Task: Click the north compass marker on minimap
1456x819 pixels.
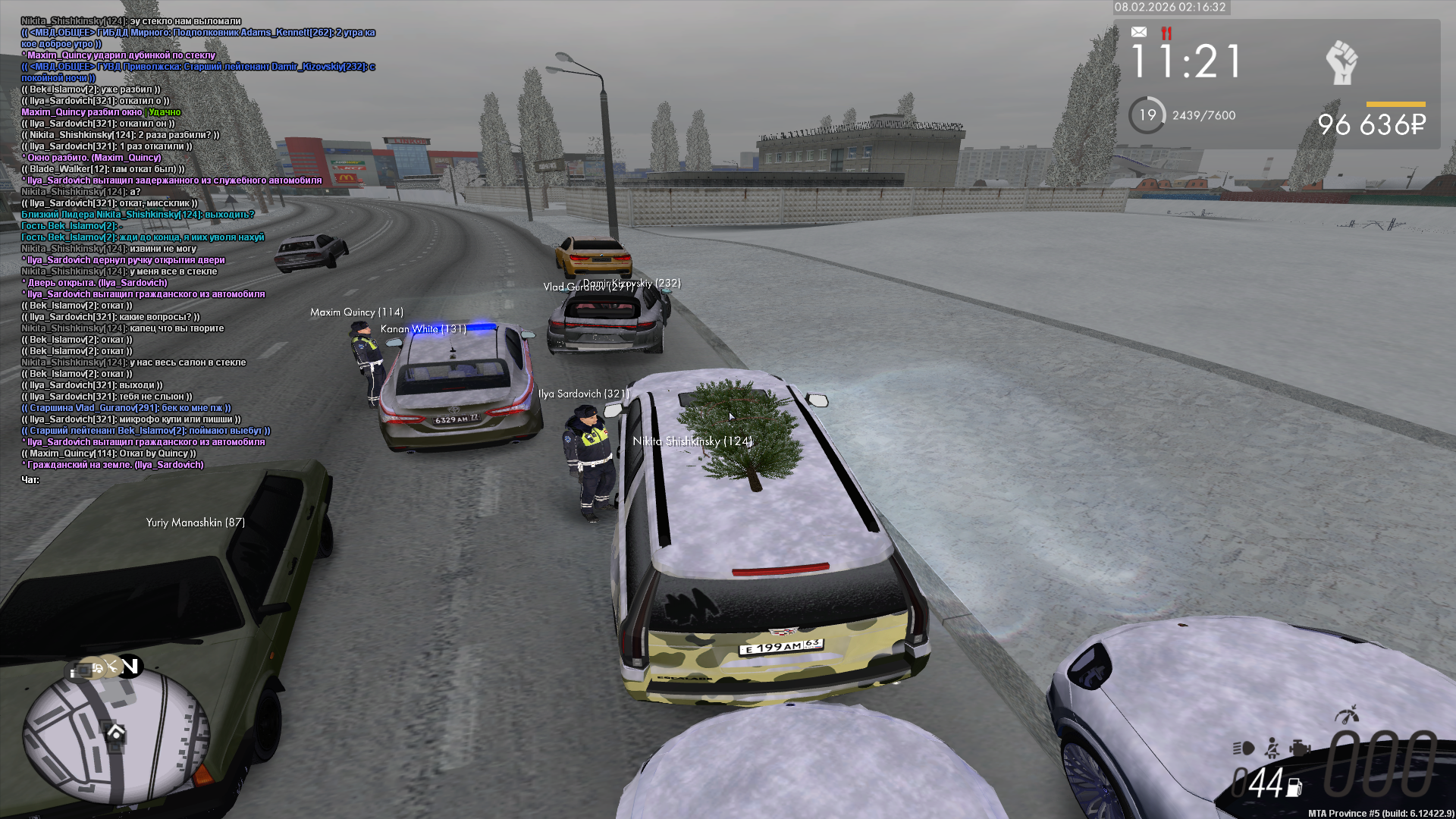Action: tap(130, 666)
